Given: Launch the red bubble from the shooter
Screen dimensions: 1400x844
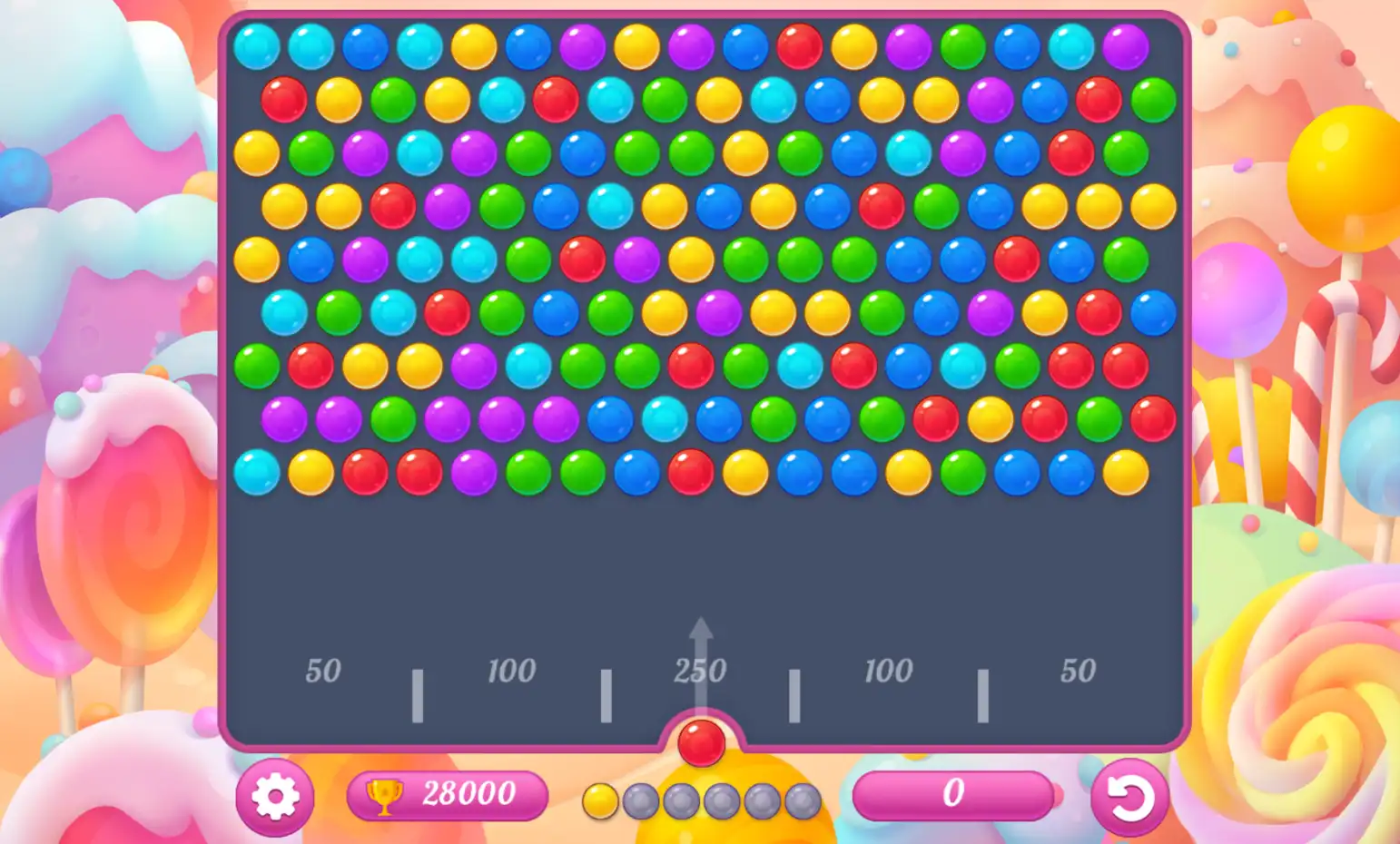Looking at the screenshot, I should click(700, 743).
